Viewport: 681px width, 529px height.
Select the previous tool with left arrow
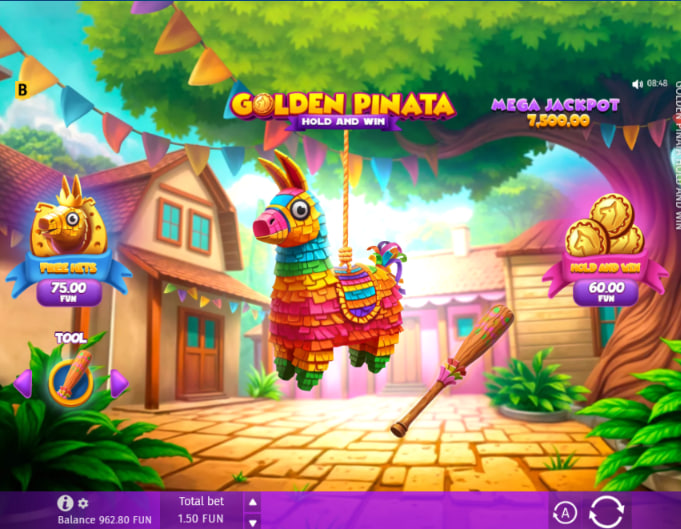pos(23,382)
